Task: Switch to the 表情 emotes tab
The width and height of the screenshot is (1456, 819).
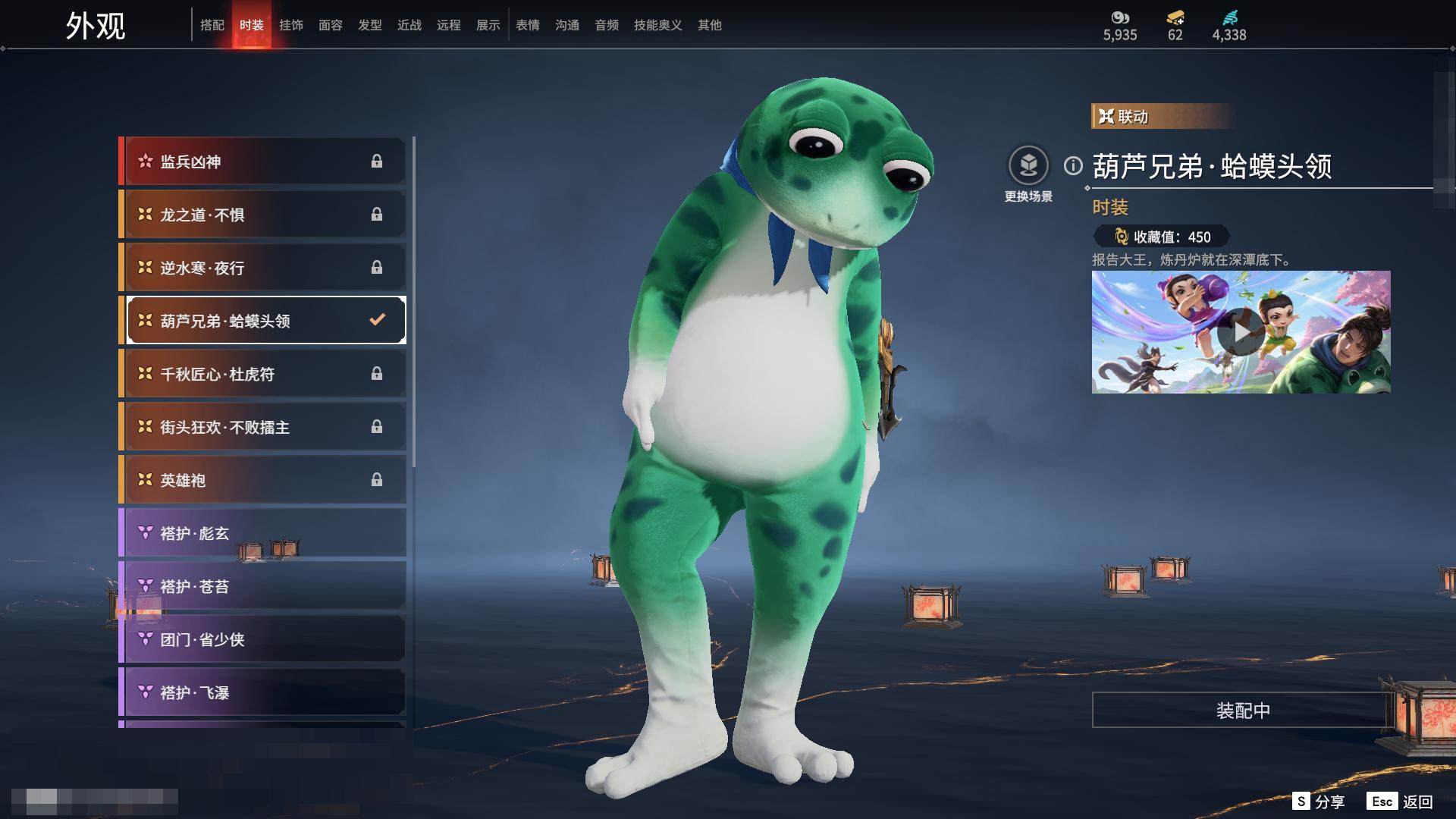Action: (528, 25)
